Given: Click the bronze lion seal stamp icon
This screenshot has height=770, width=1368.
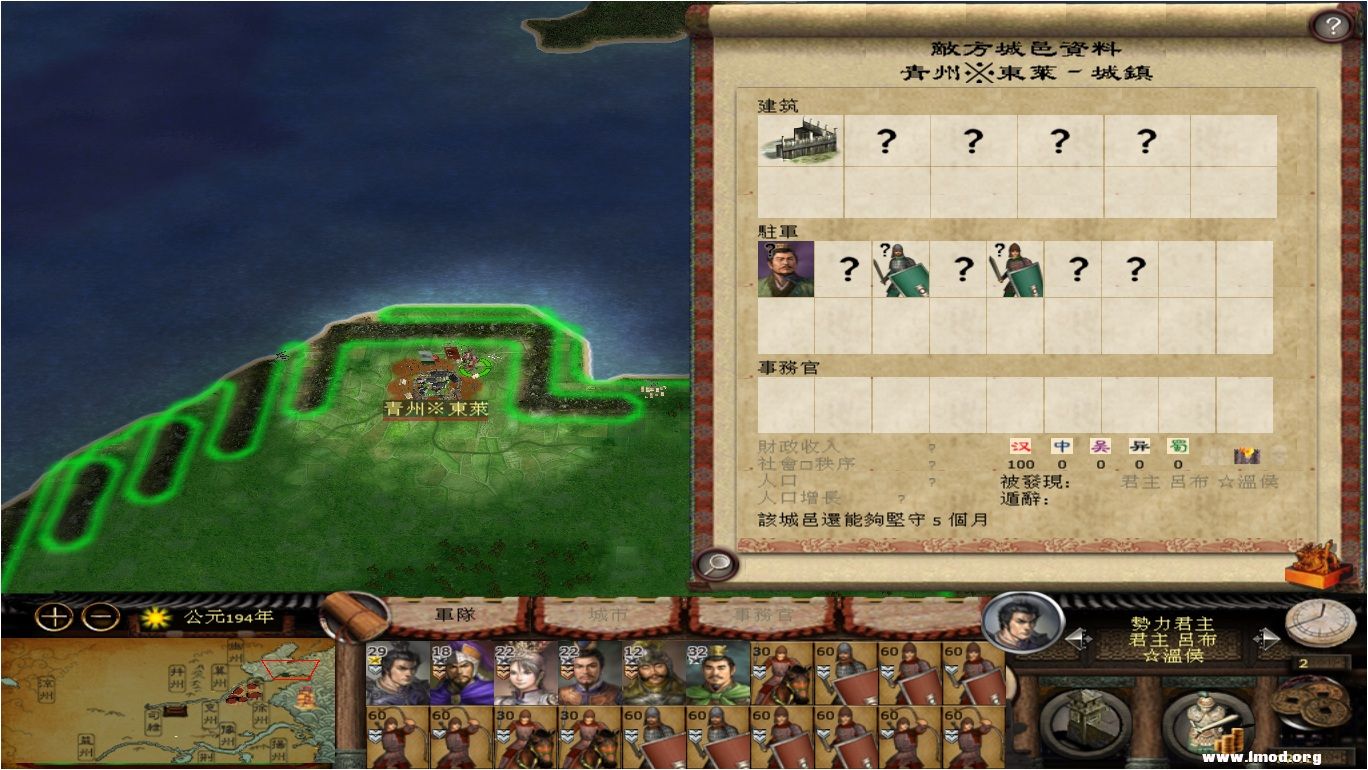Looking at the screenshot, I should tap(1315, 566).
